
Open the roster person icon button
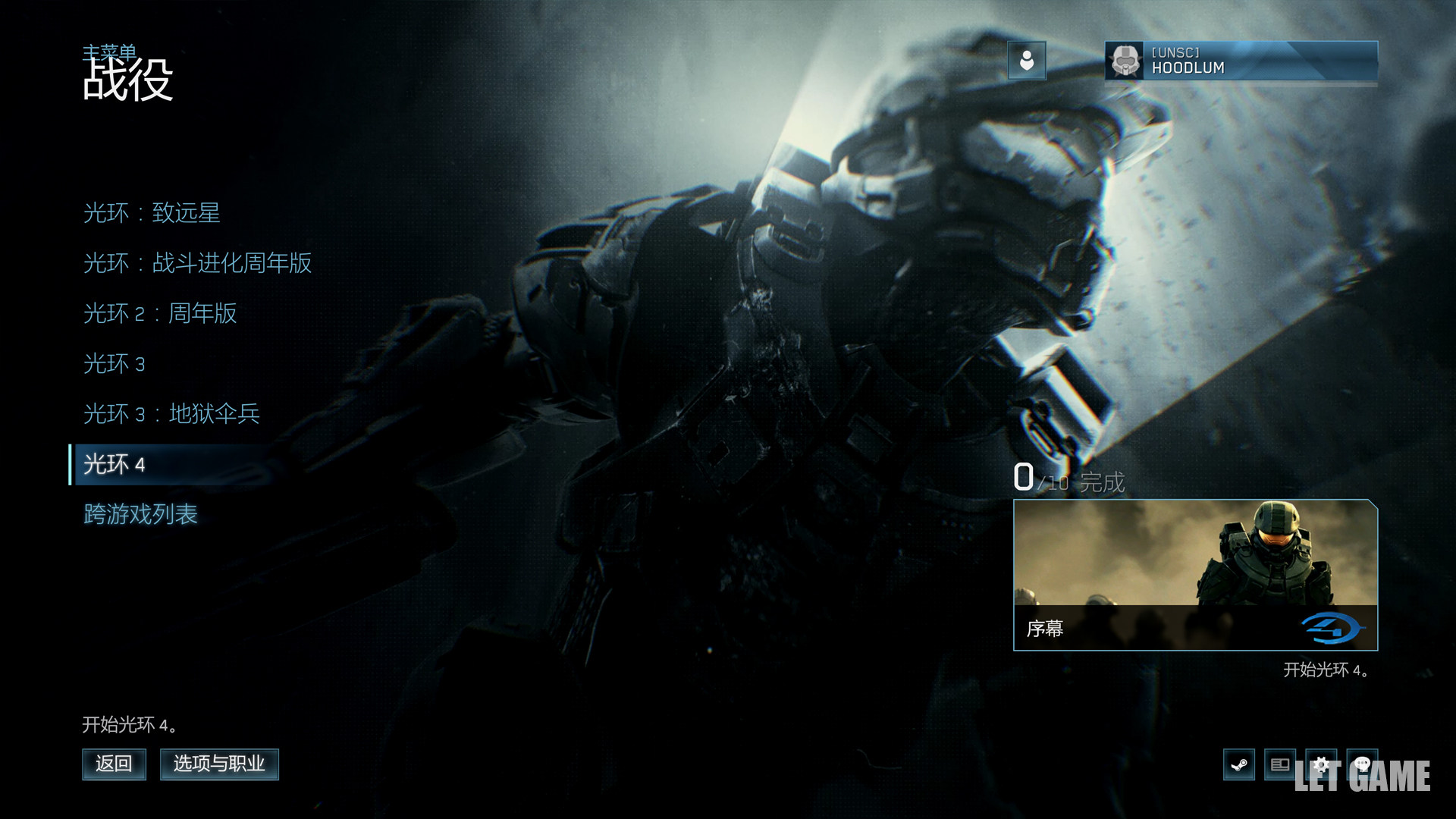pos(1027,61)
